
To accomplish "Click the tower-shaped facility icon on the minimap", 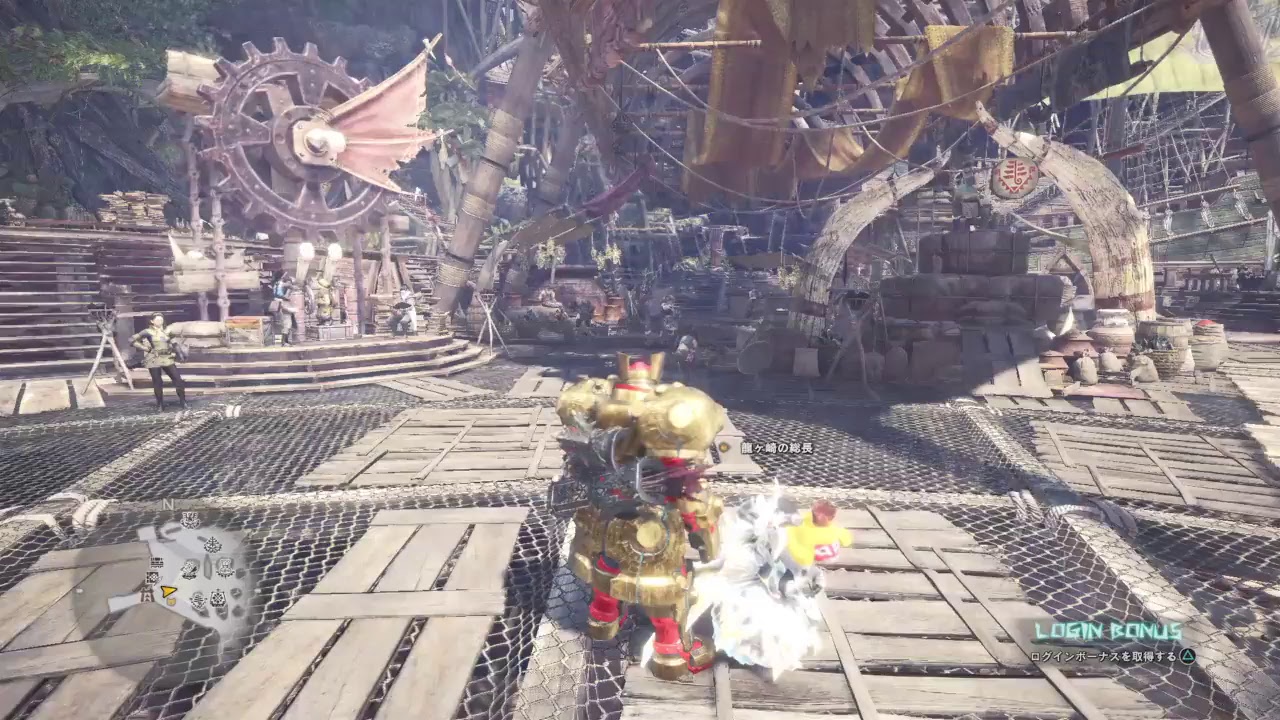I will pyautogui.click(x=146, y=594).
